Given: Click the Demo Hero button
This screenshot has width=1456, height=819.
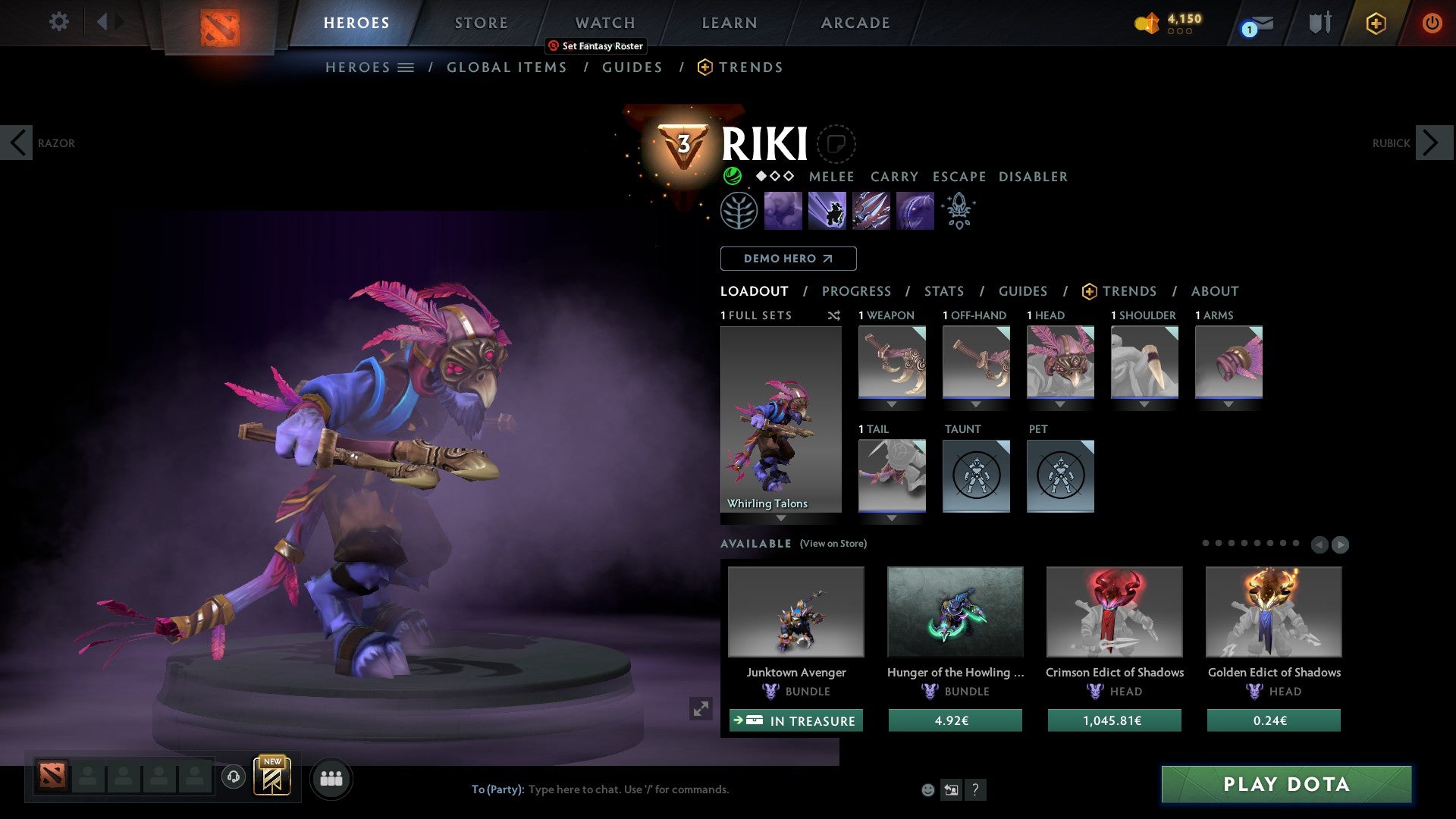Looking at the screenshot, I should (788, 259).
